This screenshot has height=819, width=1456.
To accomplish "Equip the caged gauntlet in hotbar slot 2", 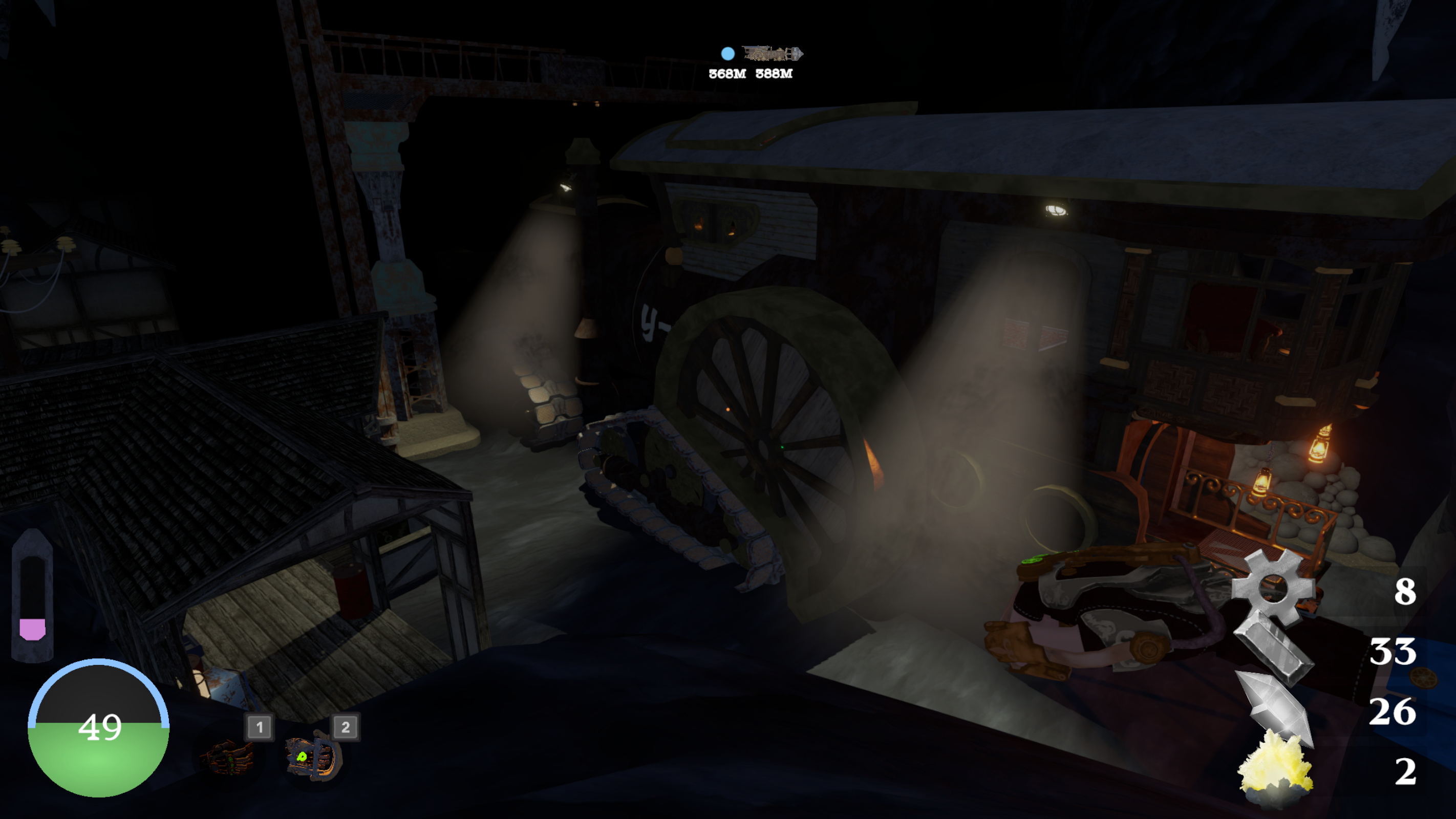I will click(x=314, y=756).
